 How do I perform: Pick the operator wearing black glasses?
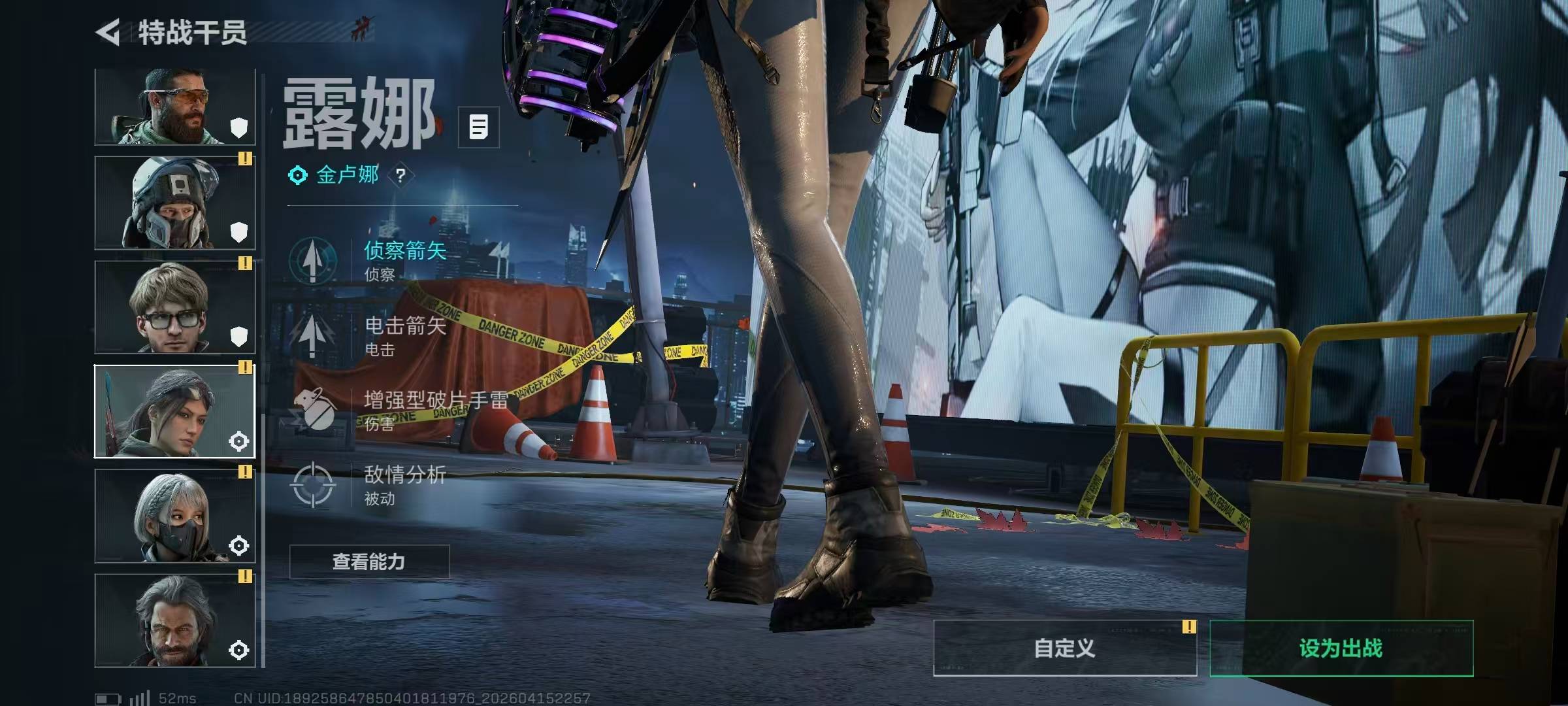(x=175, y=307)
